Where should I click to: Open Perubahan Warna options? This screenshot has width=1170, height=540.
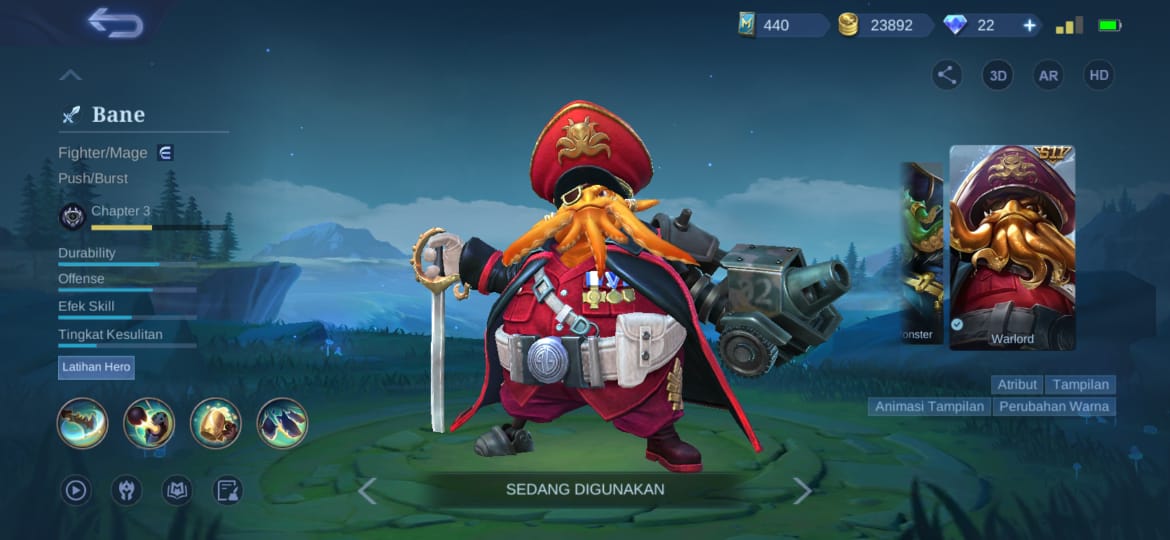point(1055,407)
